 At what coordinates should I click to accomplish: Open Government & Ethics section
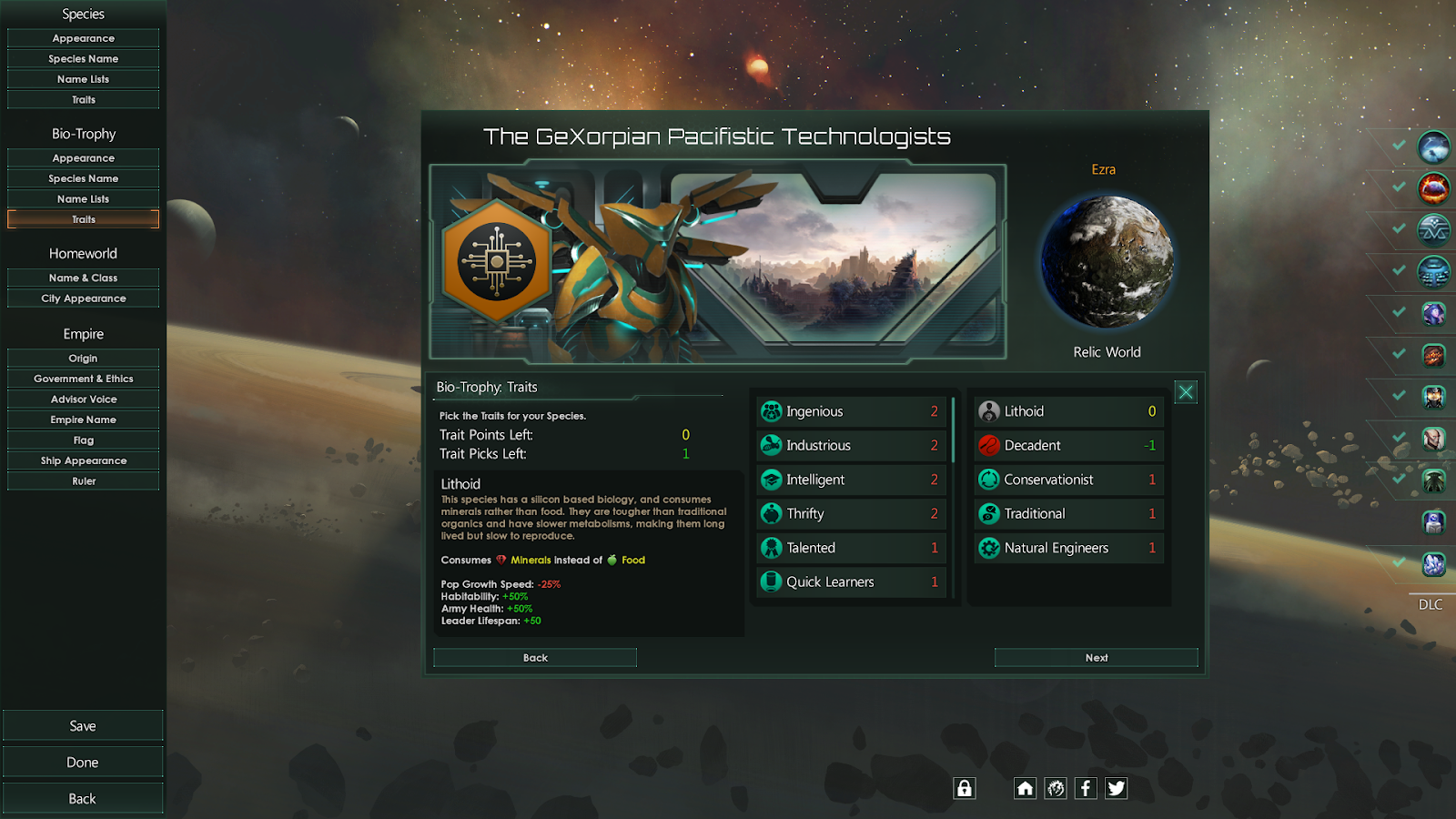pyautogui.click(x=83, y=379)
